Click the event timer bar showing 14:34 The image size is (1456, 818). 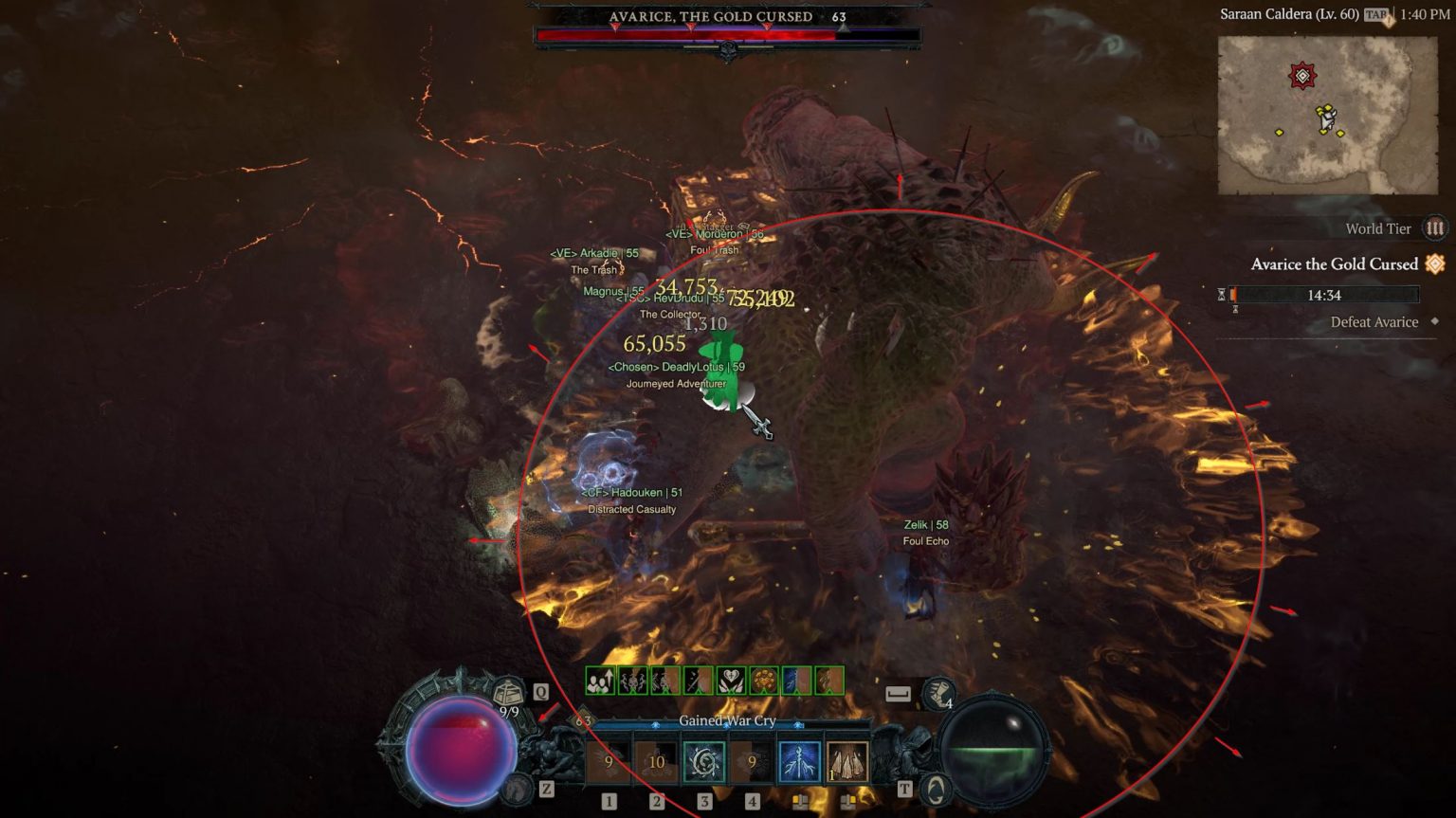[1322, 295]
